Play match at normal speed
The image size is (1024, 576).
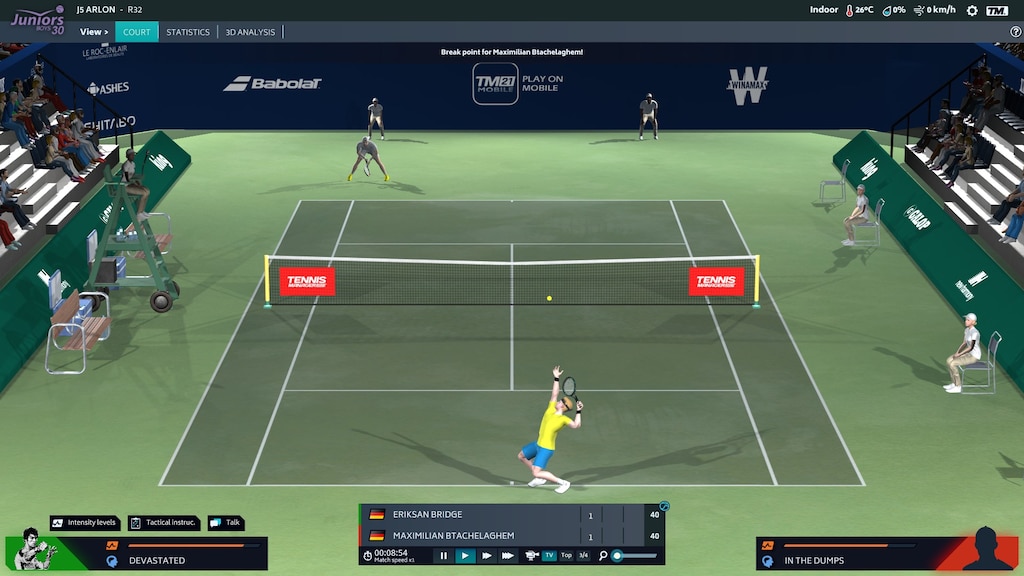pos(465,555)
